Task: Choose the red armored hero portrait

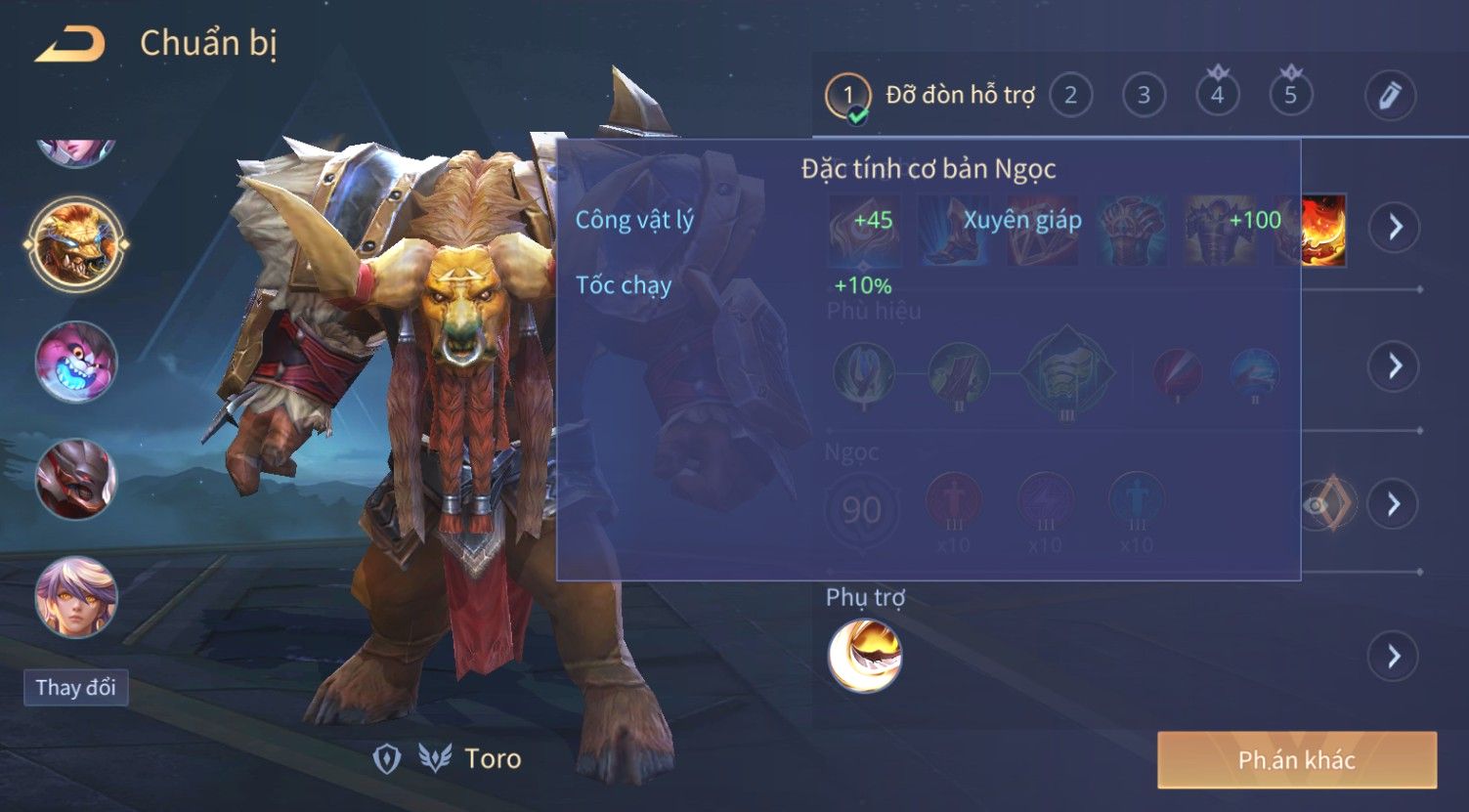Action: pyautogui.click(x=76, y=479)
